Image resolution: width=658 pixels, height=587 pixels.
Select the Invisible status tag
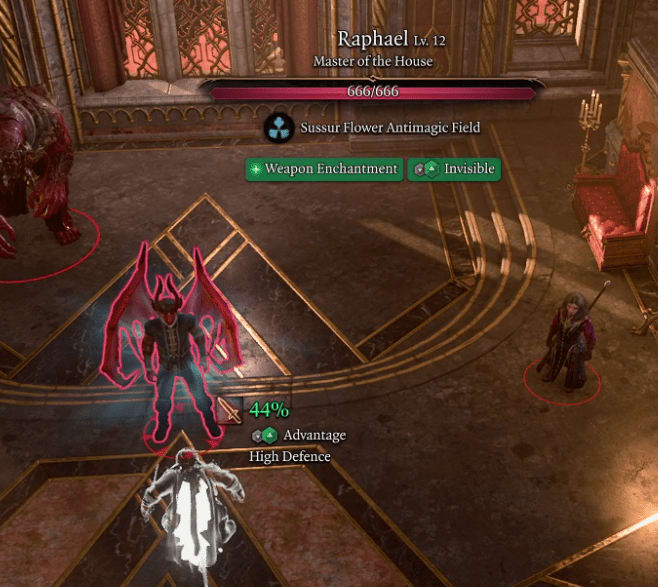click(x=455, y=169)
